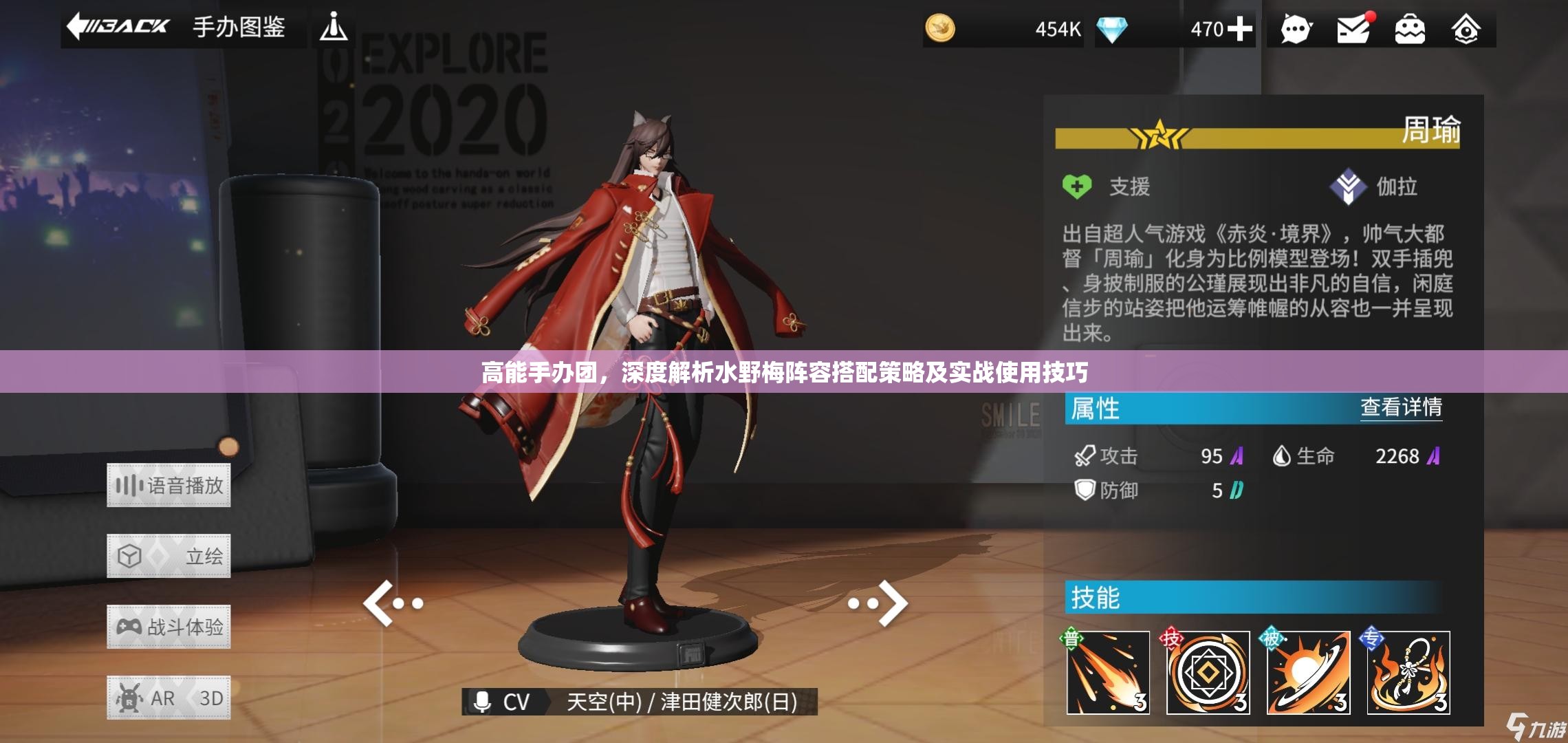
Task: Click the blue diamond currency icon
Action: [1112, 29]
